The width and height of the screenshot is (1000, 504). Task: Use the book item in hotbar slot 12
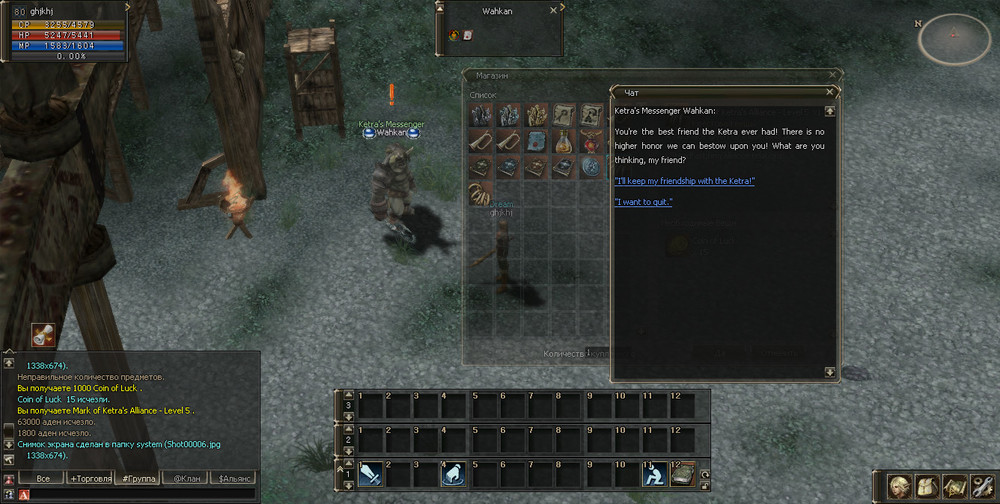tap(682, 473)
